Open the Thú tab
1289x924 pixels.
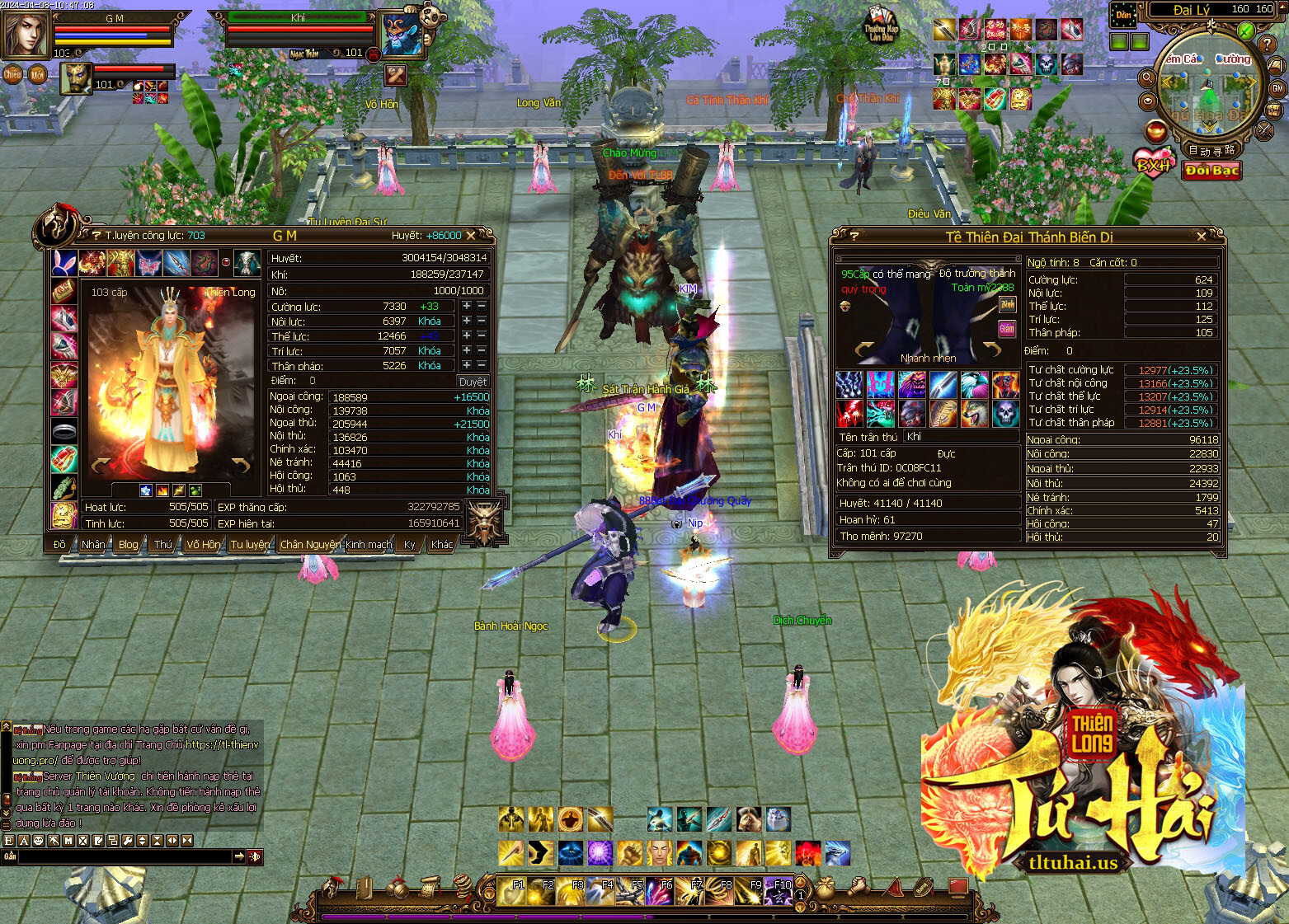tap(163, 544)
